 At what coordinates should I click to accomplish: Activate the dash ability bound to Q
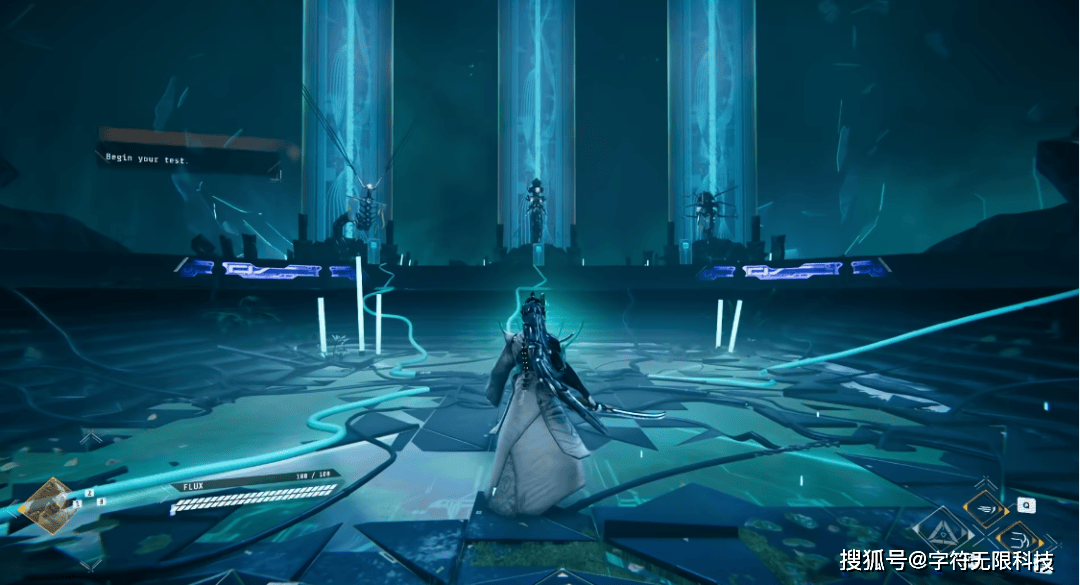click(985, 508)
